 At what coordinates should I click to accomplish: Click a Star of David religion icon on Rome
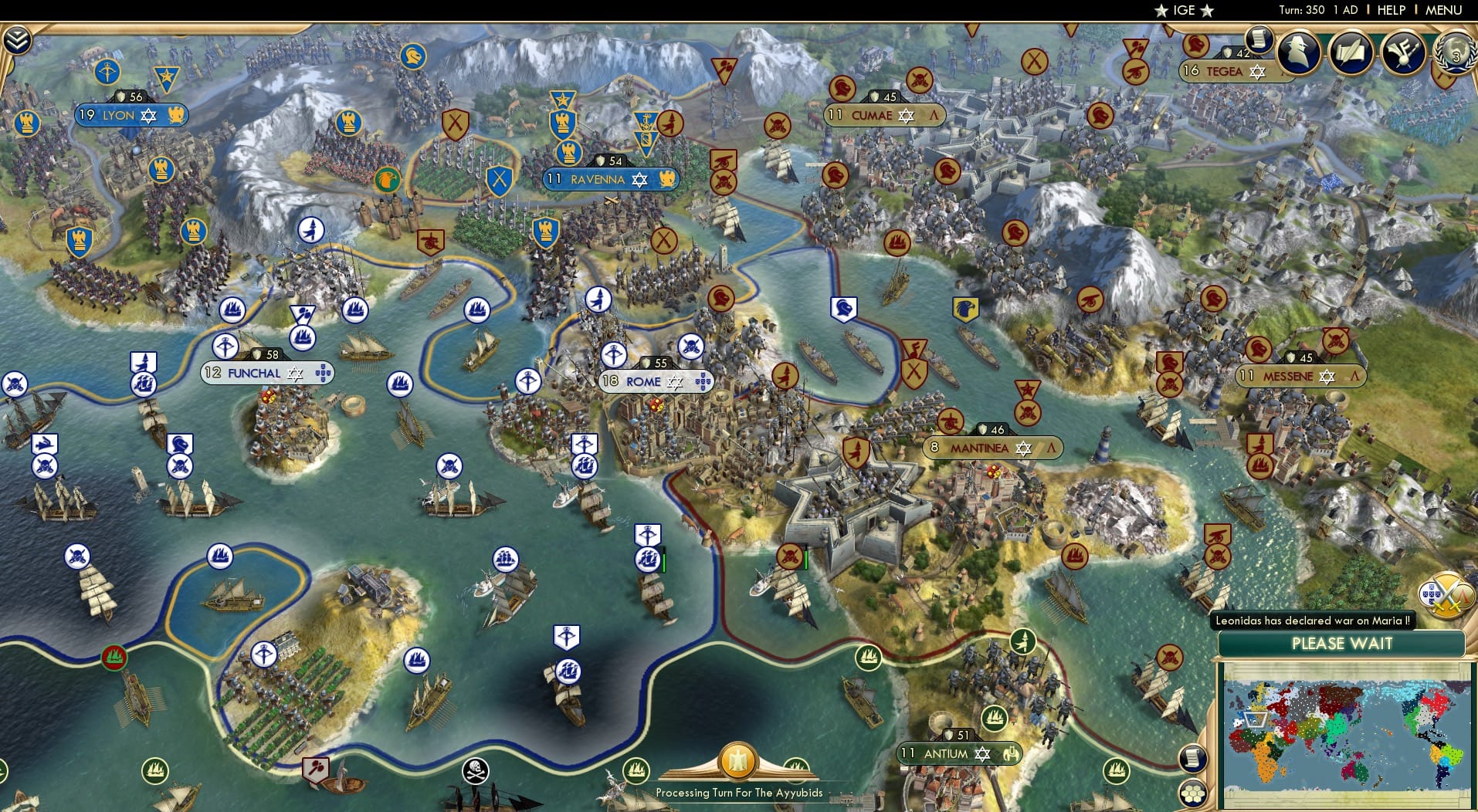pyautogui.click(x=674, y=382)
